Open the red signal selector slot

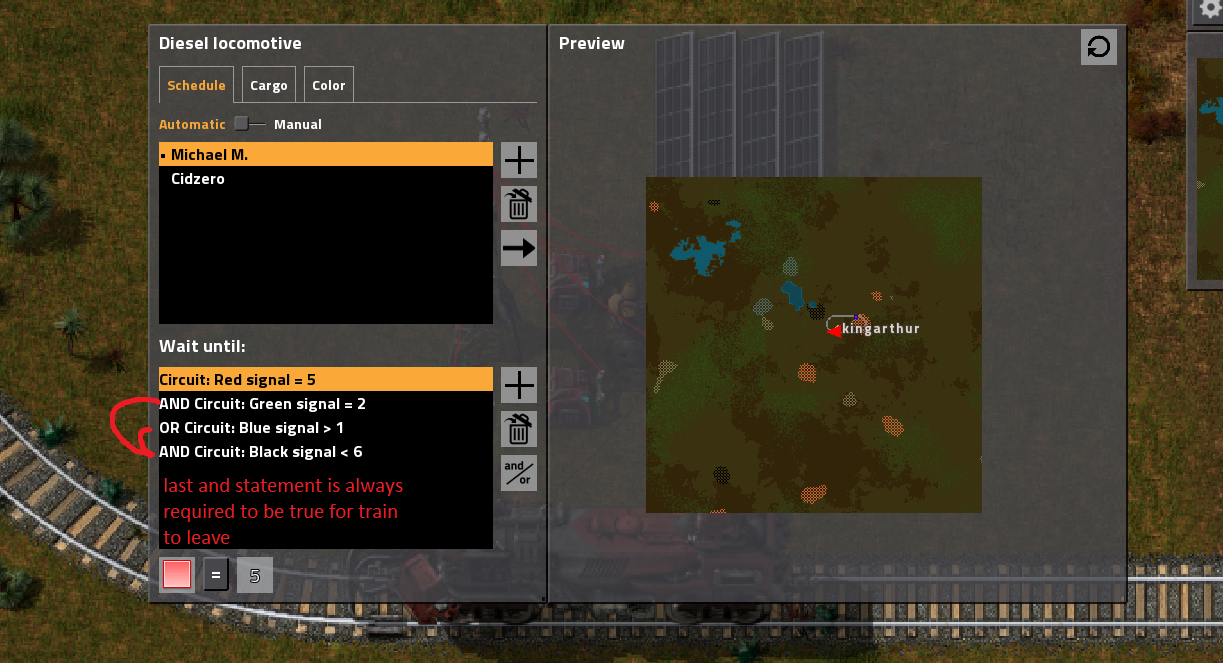tap(177, 575)
